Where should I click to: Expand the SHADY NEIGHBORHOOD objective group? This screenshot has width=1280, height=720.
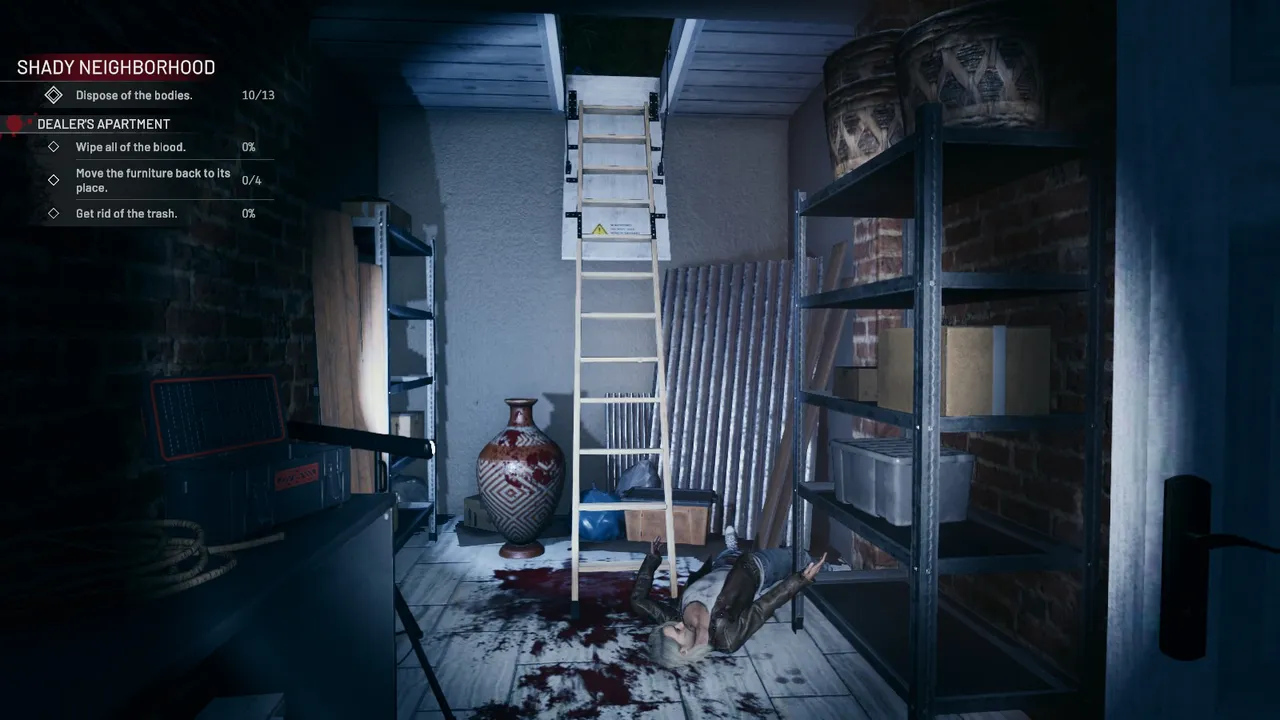tap(115, 67)
